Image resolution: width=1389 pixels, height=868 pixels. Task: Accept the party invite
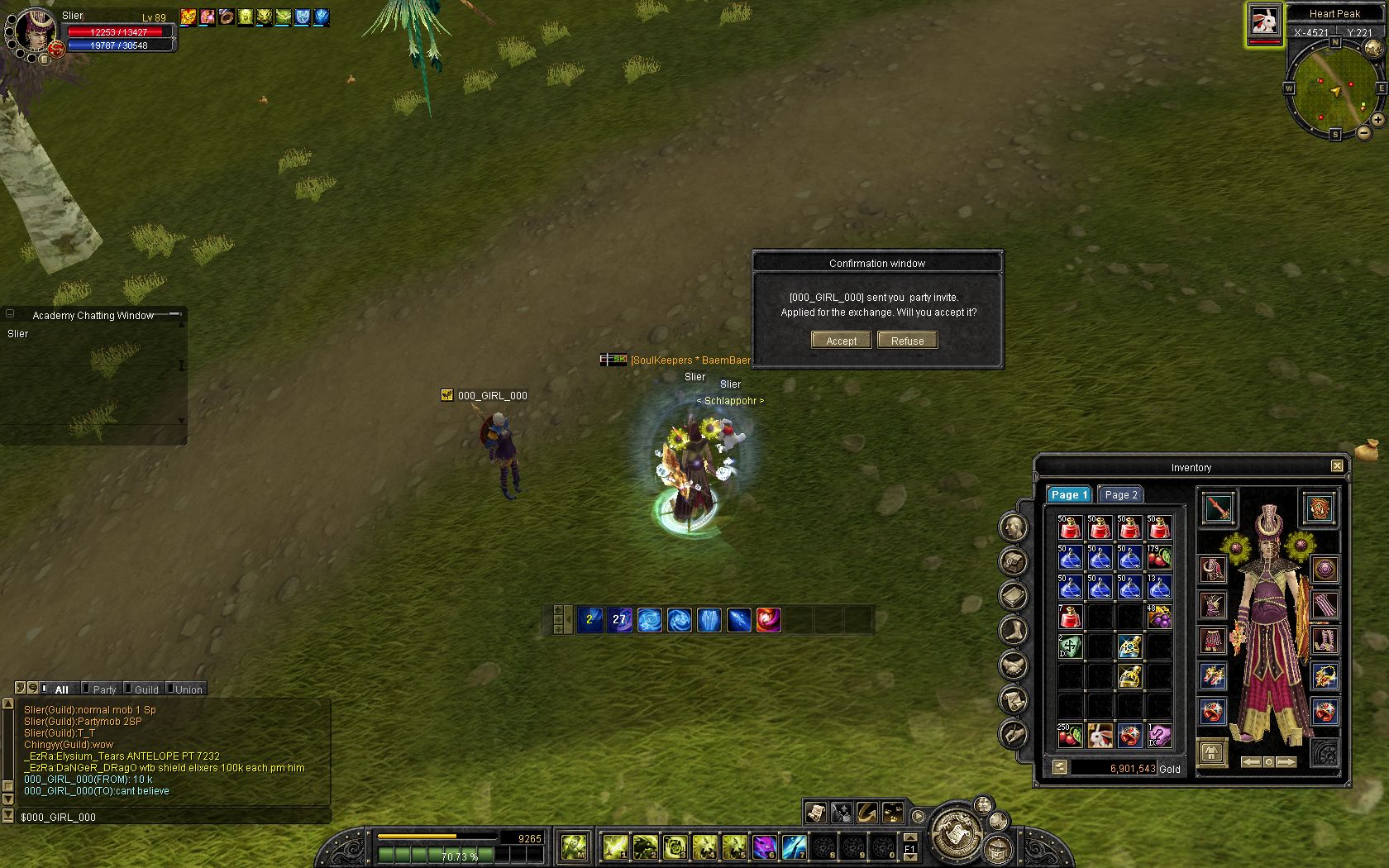(841, 341)
